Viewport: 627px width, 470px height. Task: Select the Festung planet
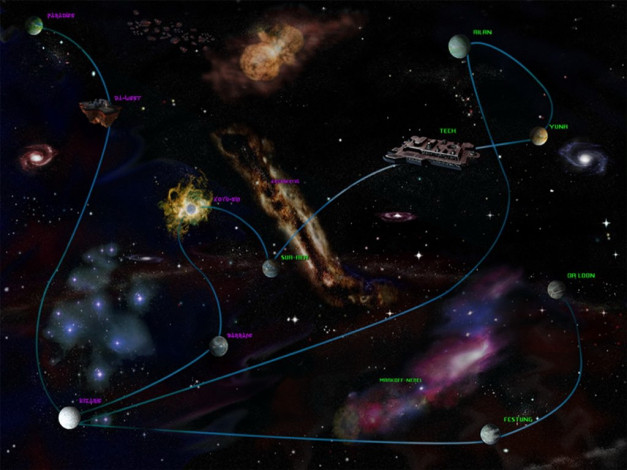(x=490, y=433)
